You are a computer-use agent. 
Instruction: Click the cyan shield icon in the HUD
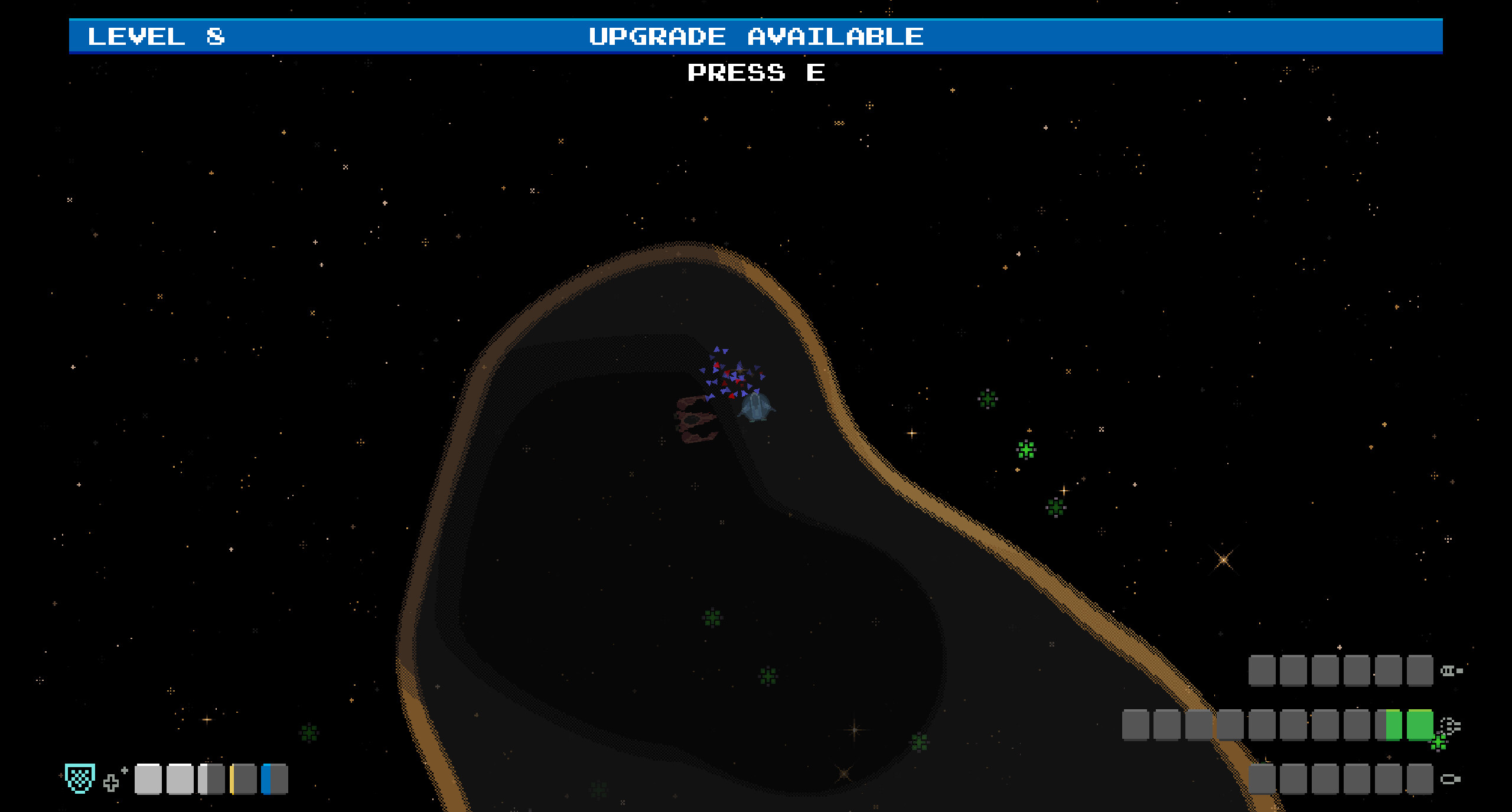(x=80, y=778)
